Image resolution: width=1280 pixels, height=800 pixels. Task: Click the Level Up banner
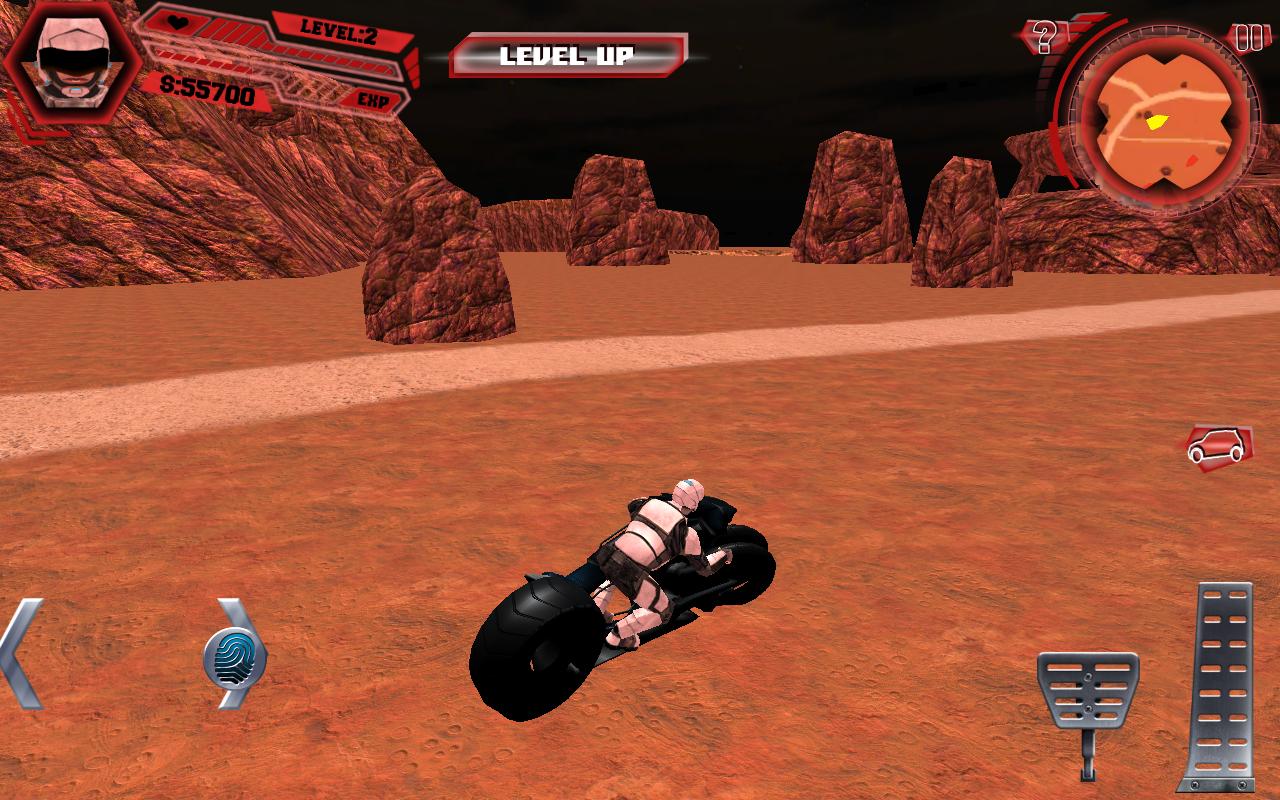coord(568,56)
